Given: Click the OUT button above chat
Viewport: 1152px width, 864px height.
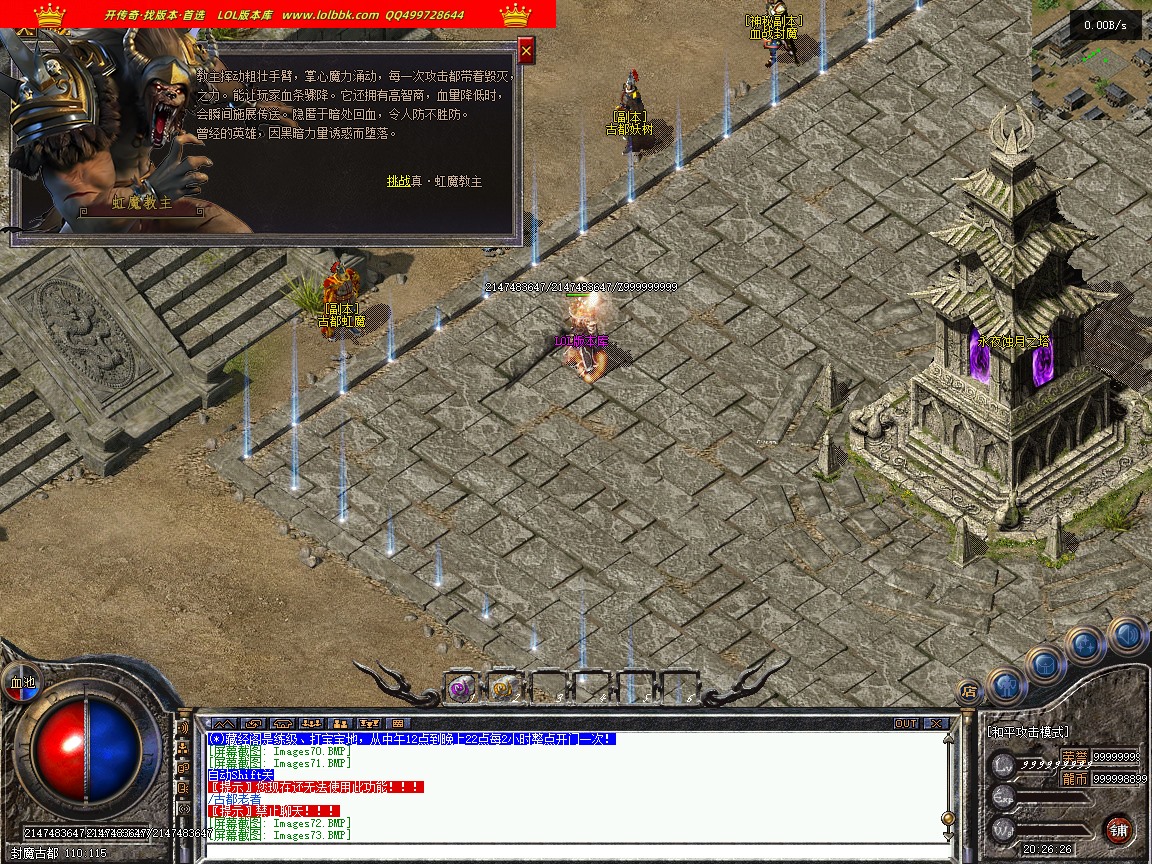Looking at the screenshot, I should (x=905, y=723).
